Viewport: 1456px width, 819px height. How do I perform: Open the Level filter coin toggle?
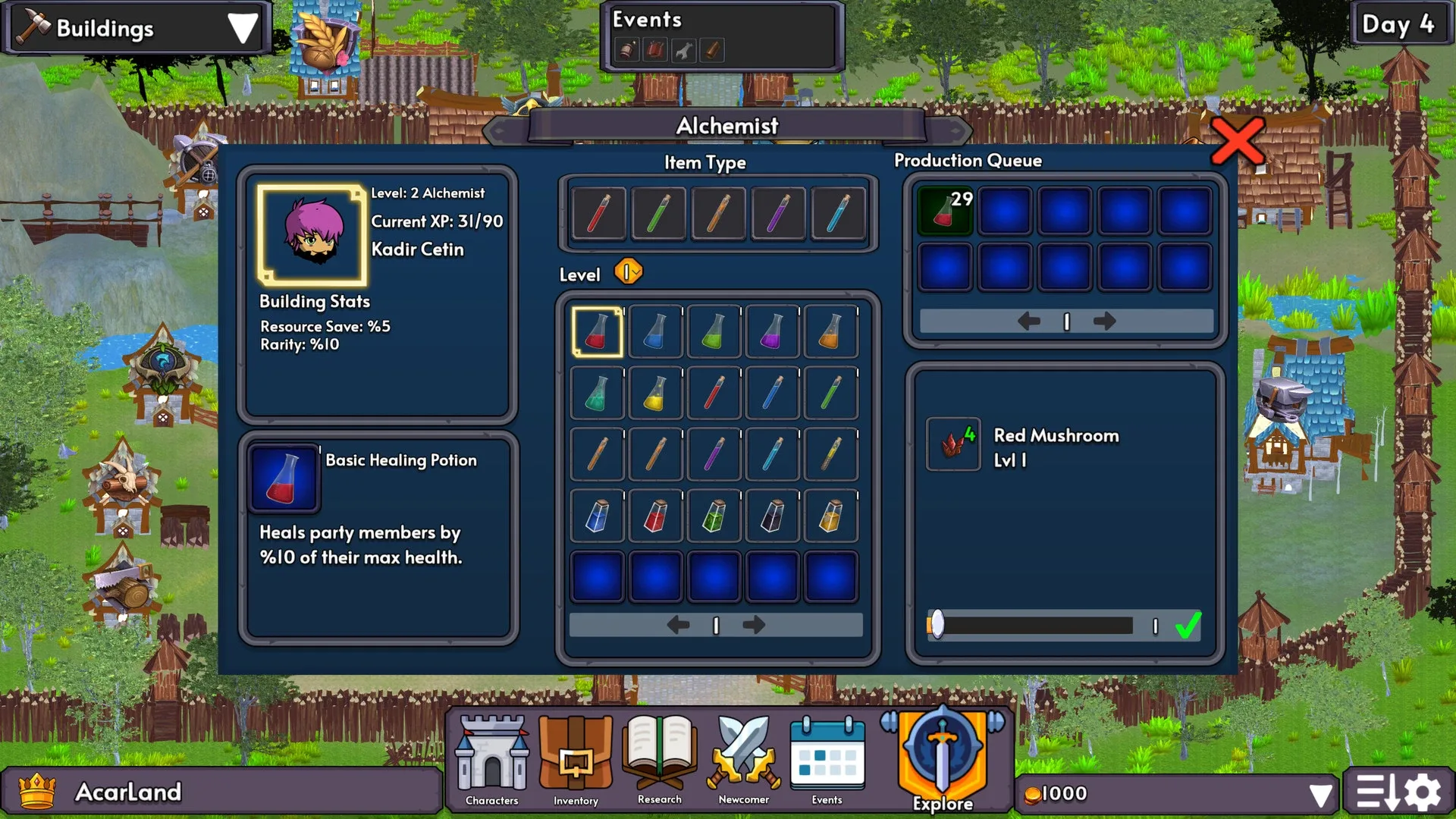[628, 271]
